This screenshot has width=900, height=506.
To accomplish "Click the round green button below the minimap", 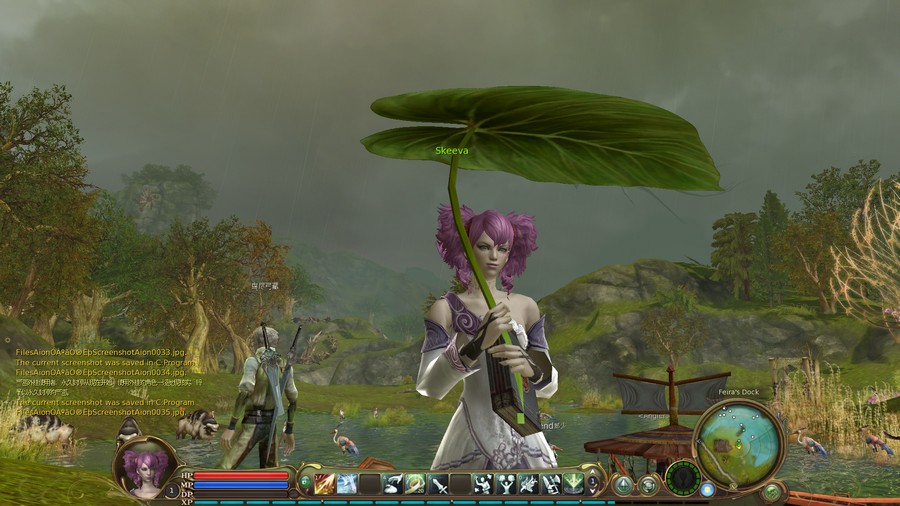I will point(771,491).
